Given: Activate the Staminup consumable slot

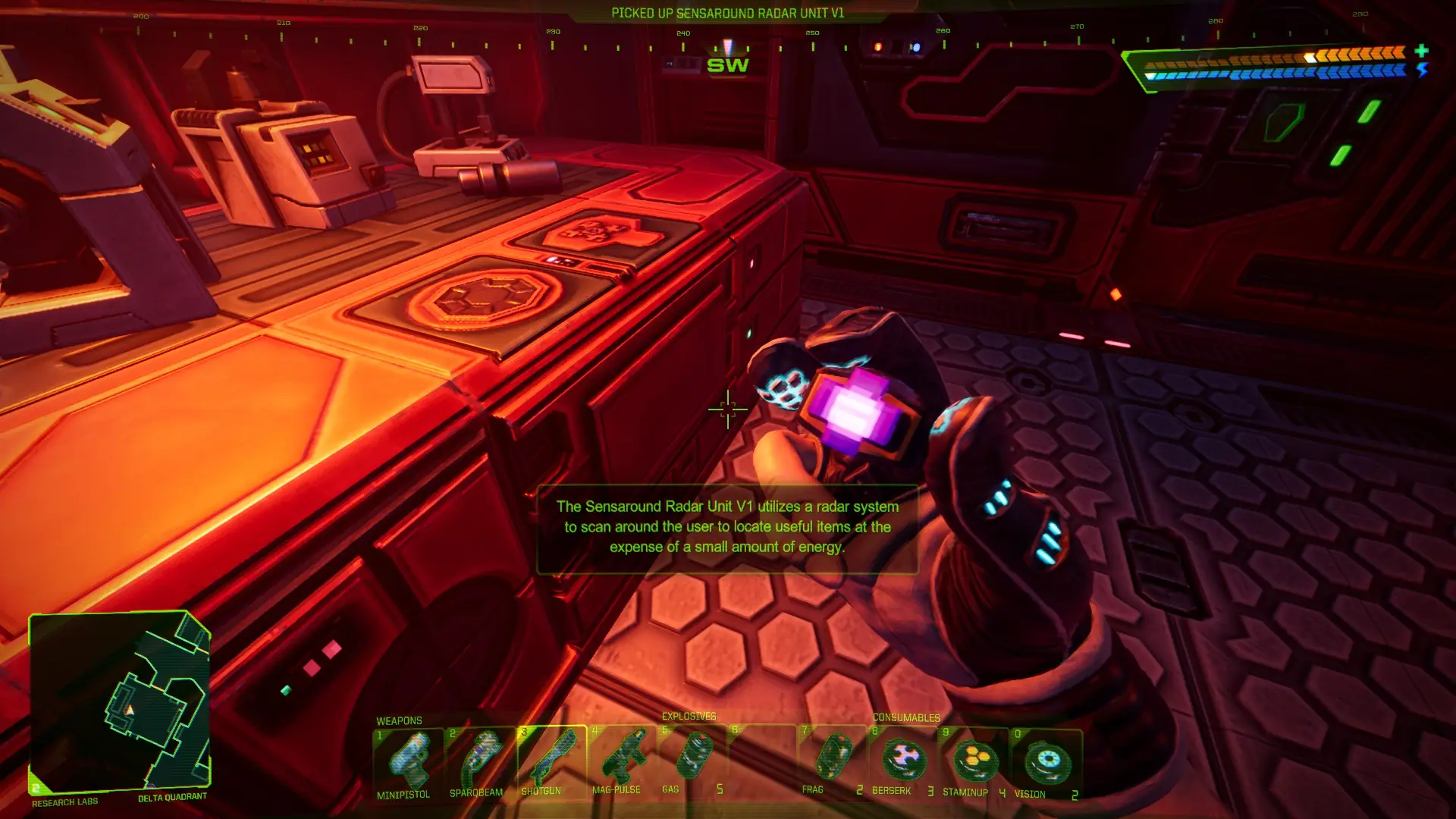Looking at the screenshot, I should click(x=975, y=761).
